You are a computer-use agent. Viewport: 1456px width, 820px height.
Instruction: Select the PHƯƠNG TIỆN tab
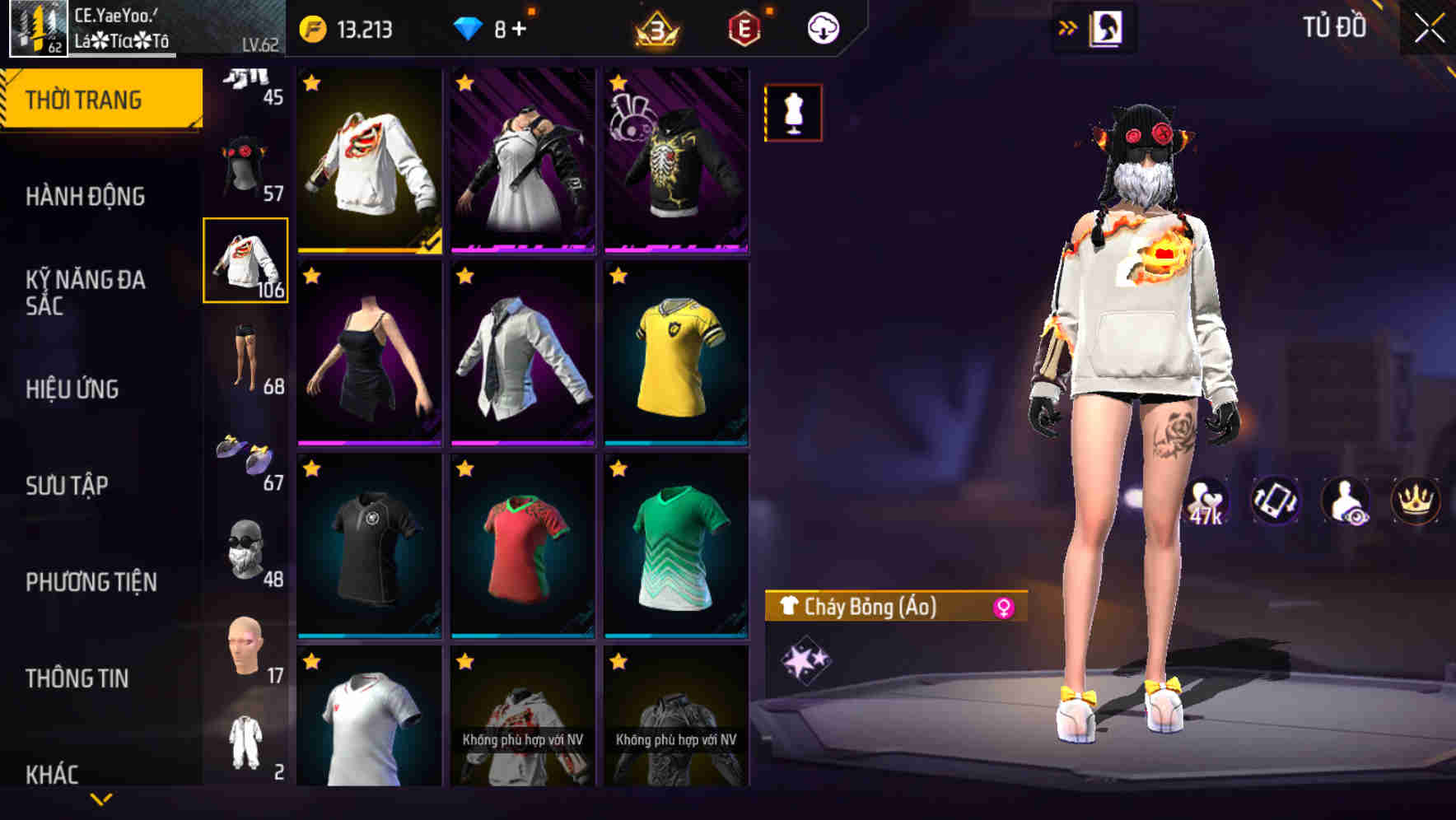91,581
